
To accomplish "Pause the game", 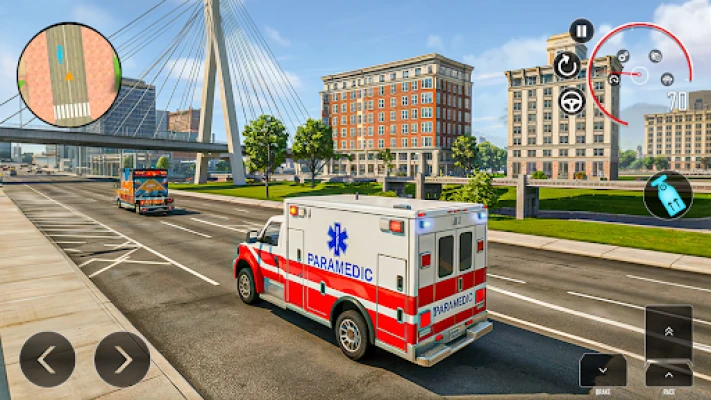I will click(581, 31).
